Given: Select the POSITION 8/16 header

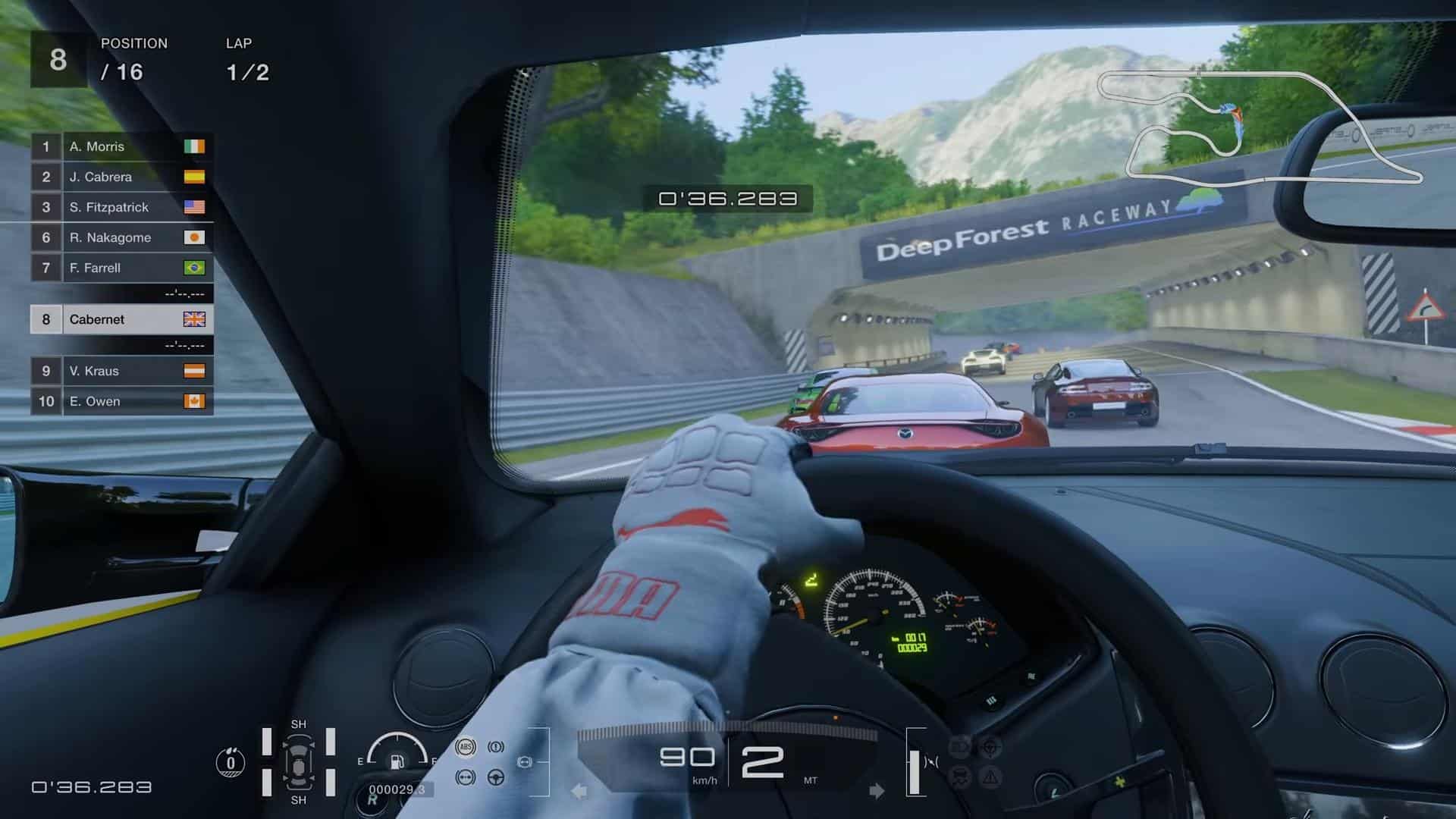Looking at the screenshot, I should pos(135,57).
